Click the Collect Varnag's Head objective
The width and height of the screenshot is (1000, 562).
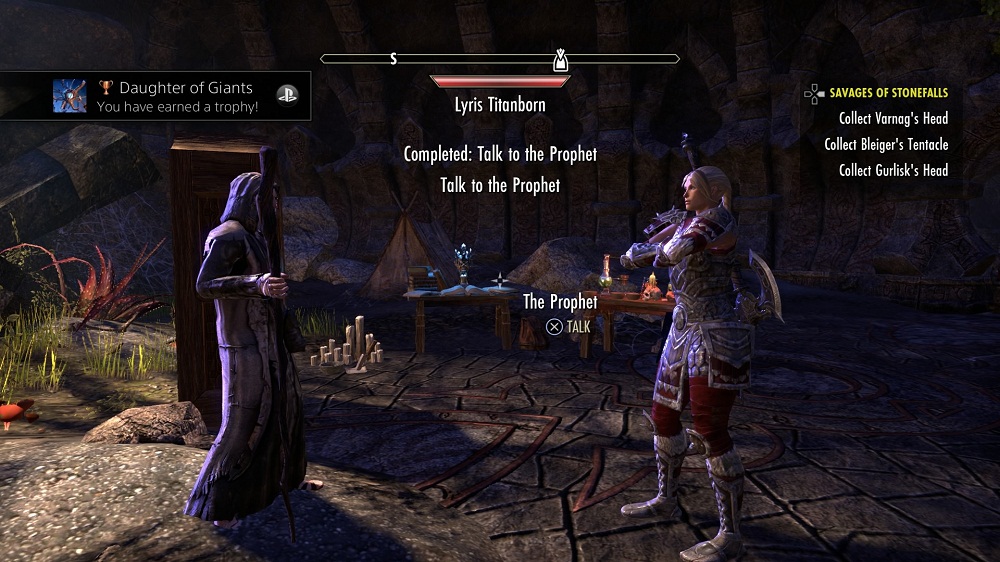coord(893,119)
